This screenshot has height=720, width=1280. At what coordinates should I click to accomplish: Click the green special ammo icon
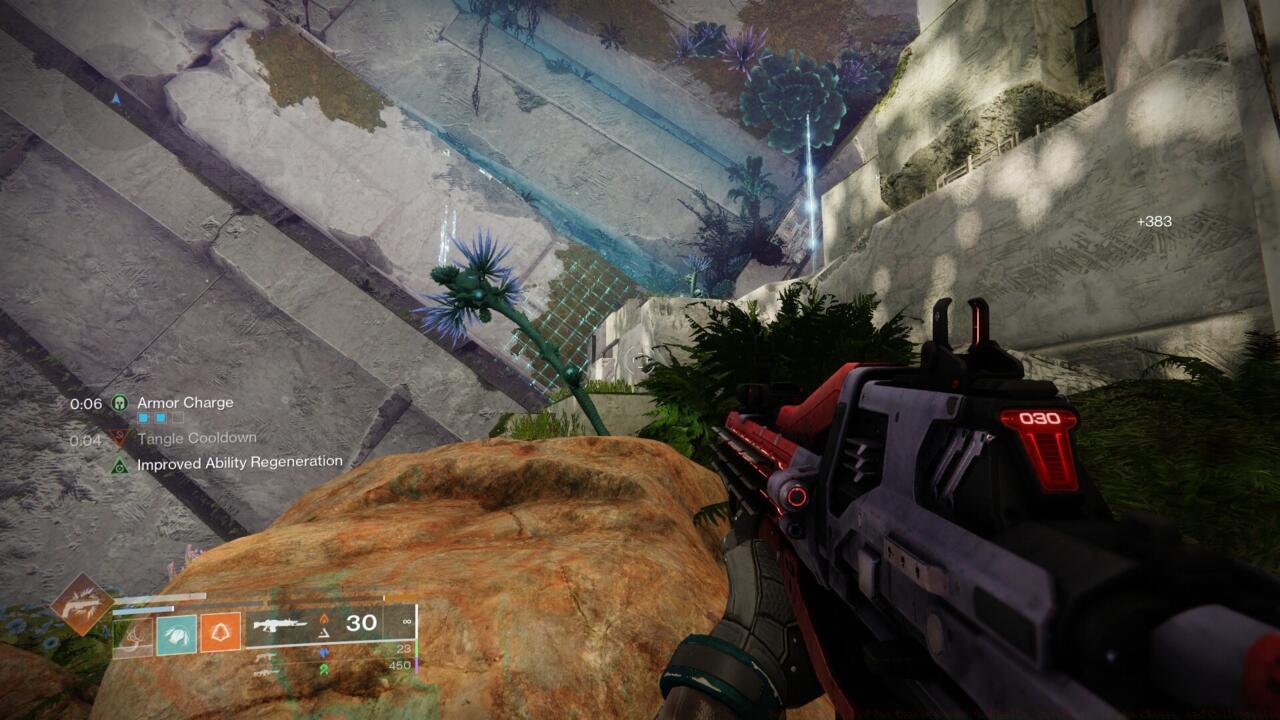coord(323,669)
